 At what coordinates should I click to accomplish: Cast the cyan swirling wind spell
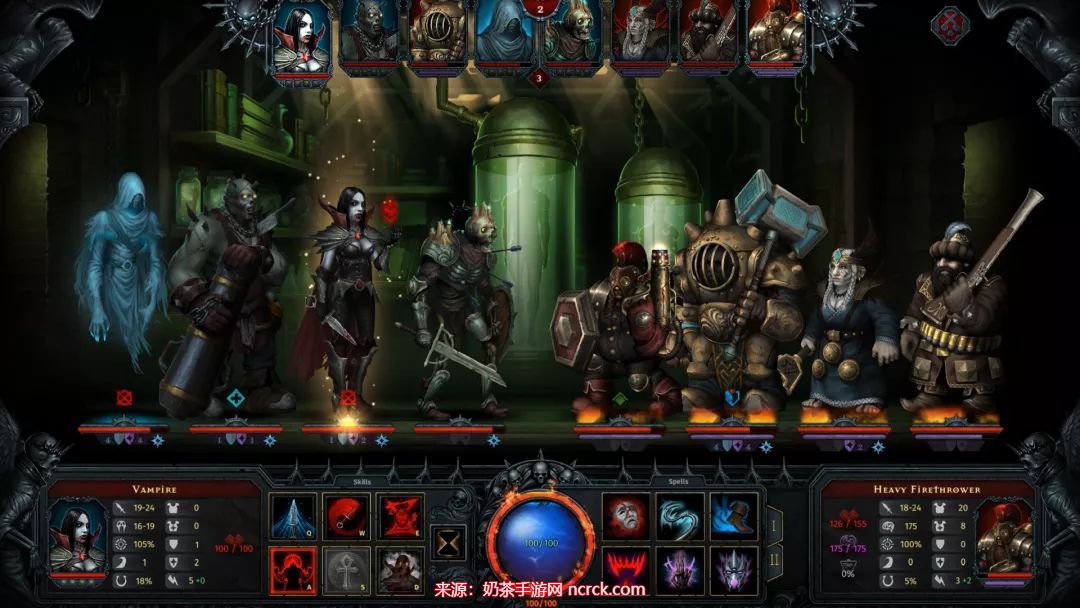[x=680, y=516]
